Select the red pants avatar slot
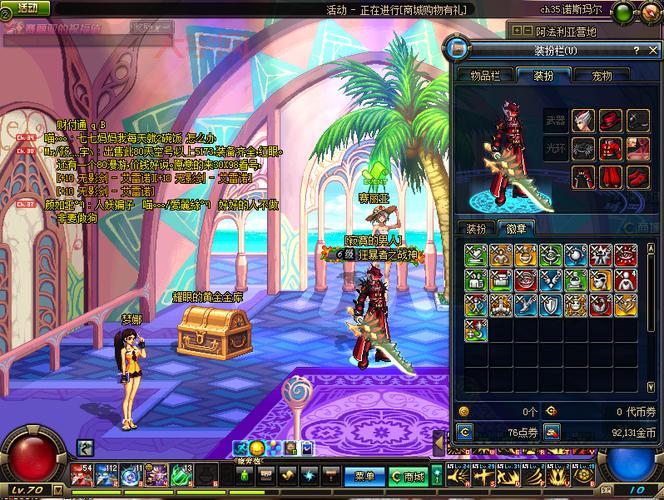This screenshot has height=500, width=664. click(612, 178)
